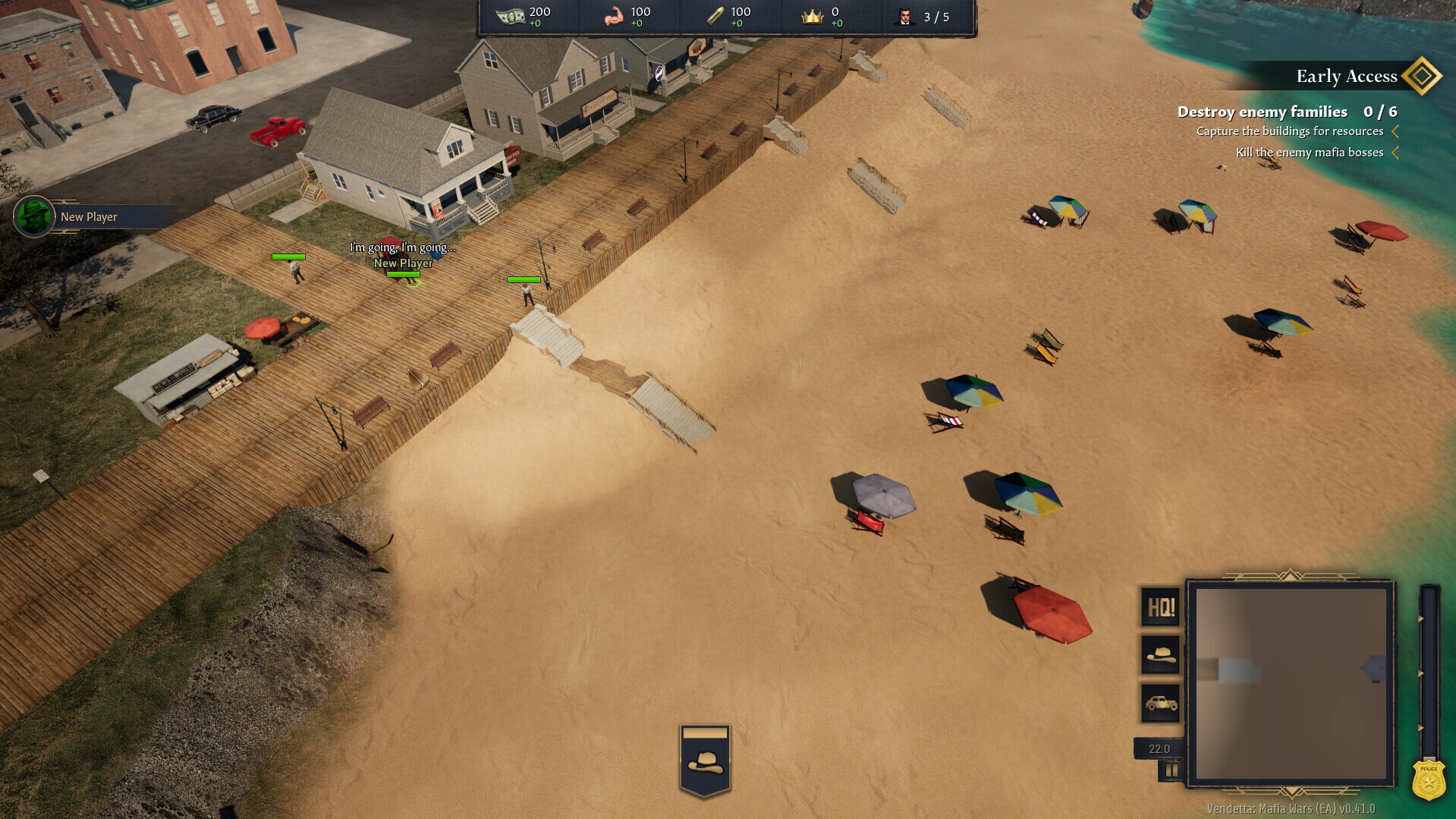The width and height of the screenshot is (1456, 819).
Task: Select the New Player green portrait
Action: [34, 216]
